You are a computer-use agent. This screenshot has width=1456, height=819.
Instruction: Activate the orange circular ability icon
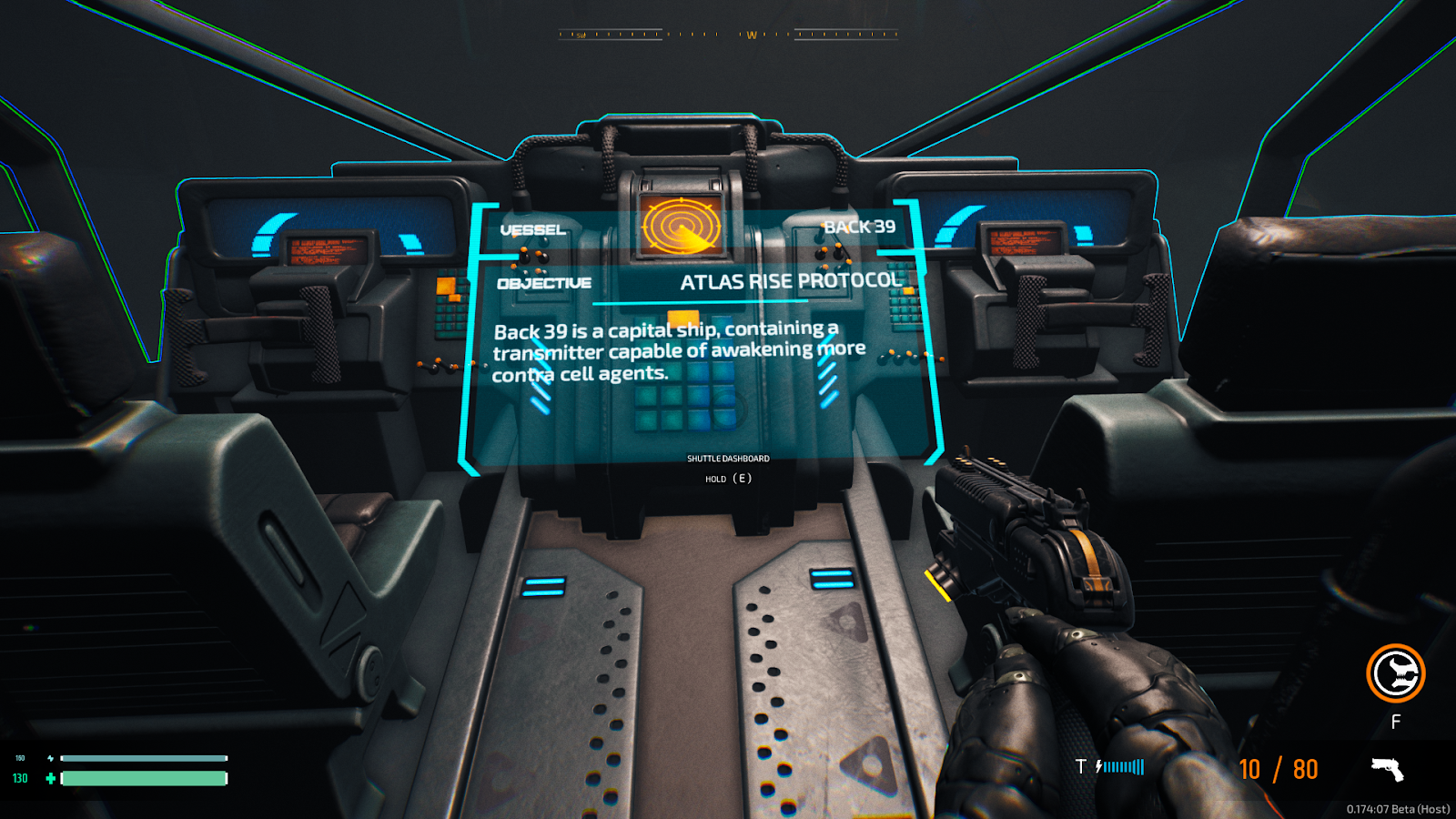coord(1395,673)
